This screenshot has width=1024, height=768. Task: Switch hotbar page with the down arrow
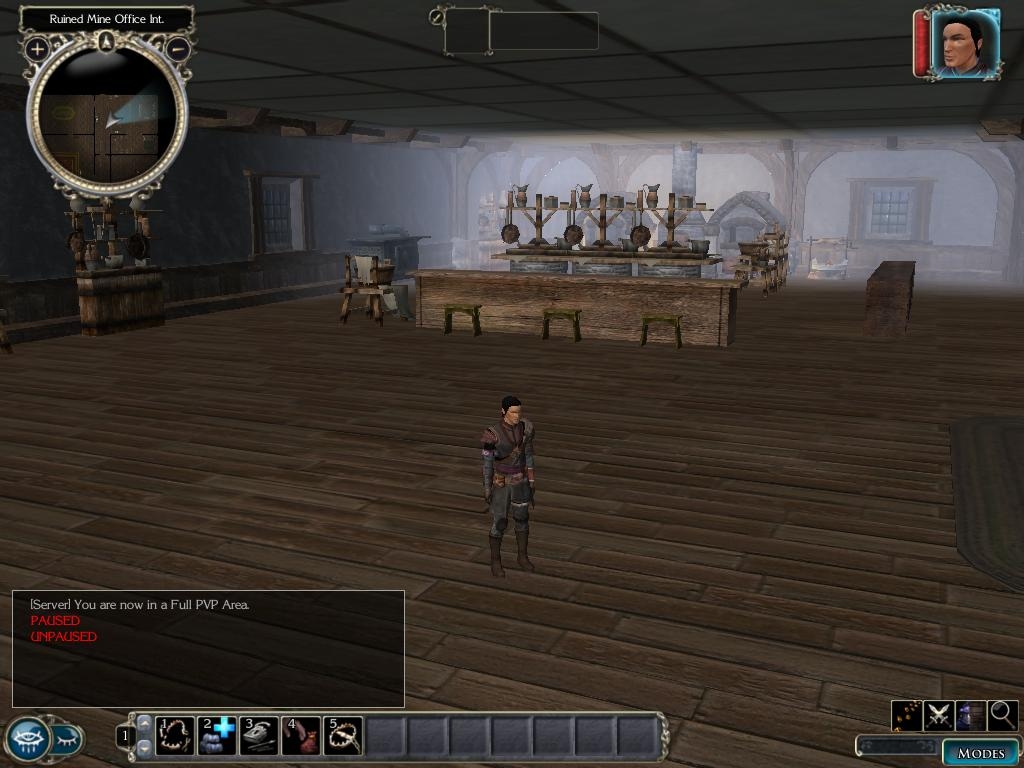tap(144, 747)
